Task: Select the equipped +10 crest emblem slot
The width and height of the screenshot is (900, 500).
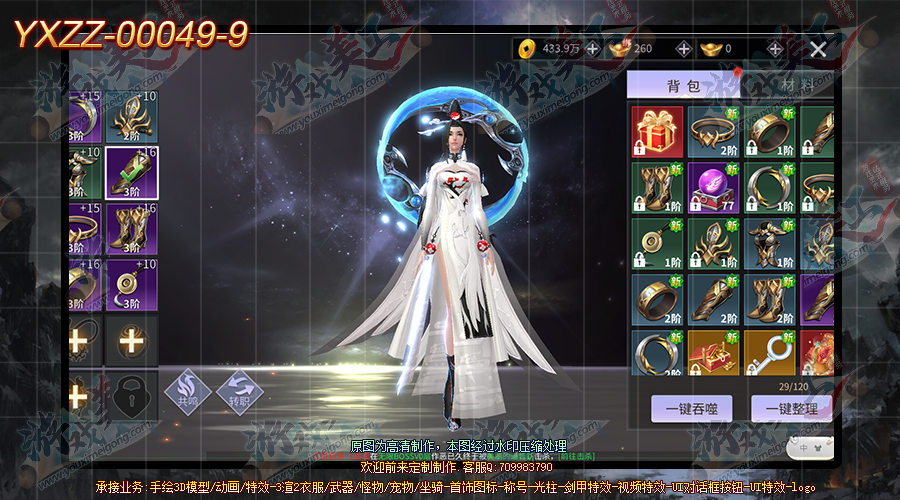Action: [x=131, y=117]
